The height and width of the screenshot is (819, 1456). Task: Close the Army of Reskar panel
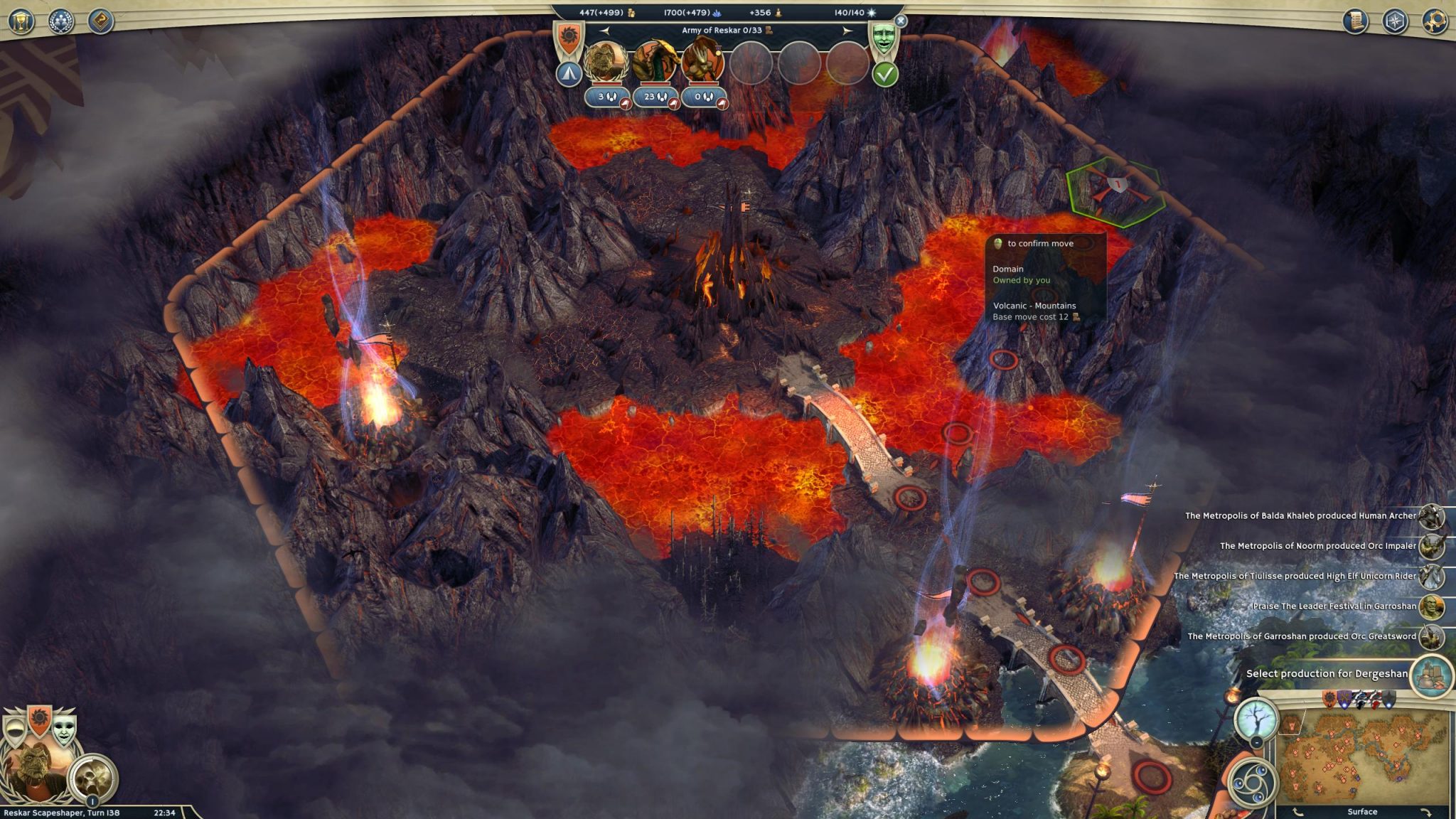pyautogui.click(x=901, y=21)
